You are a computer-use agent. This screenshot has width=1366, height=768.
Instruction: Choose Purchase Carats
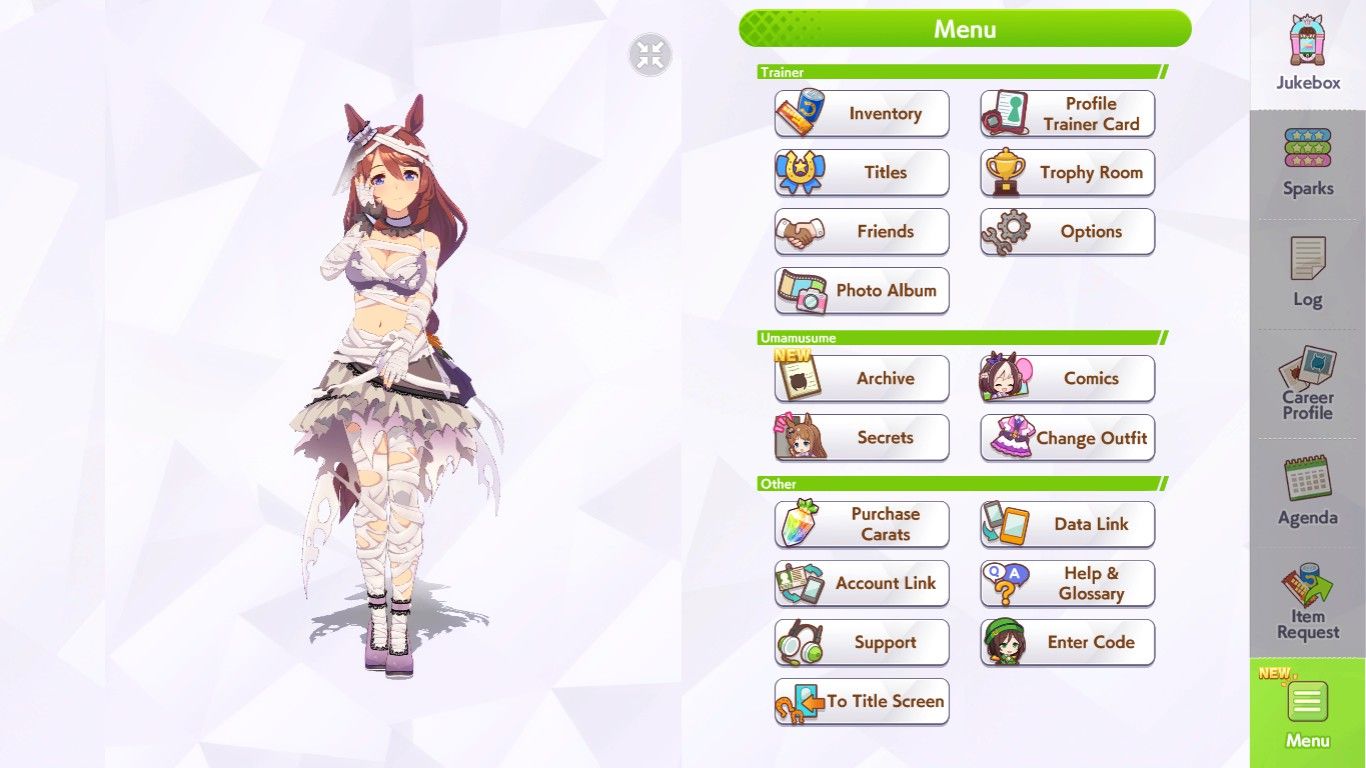click(x=862, y=524)
